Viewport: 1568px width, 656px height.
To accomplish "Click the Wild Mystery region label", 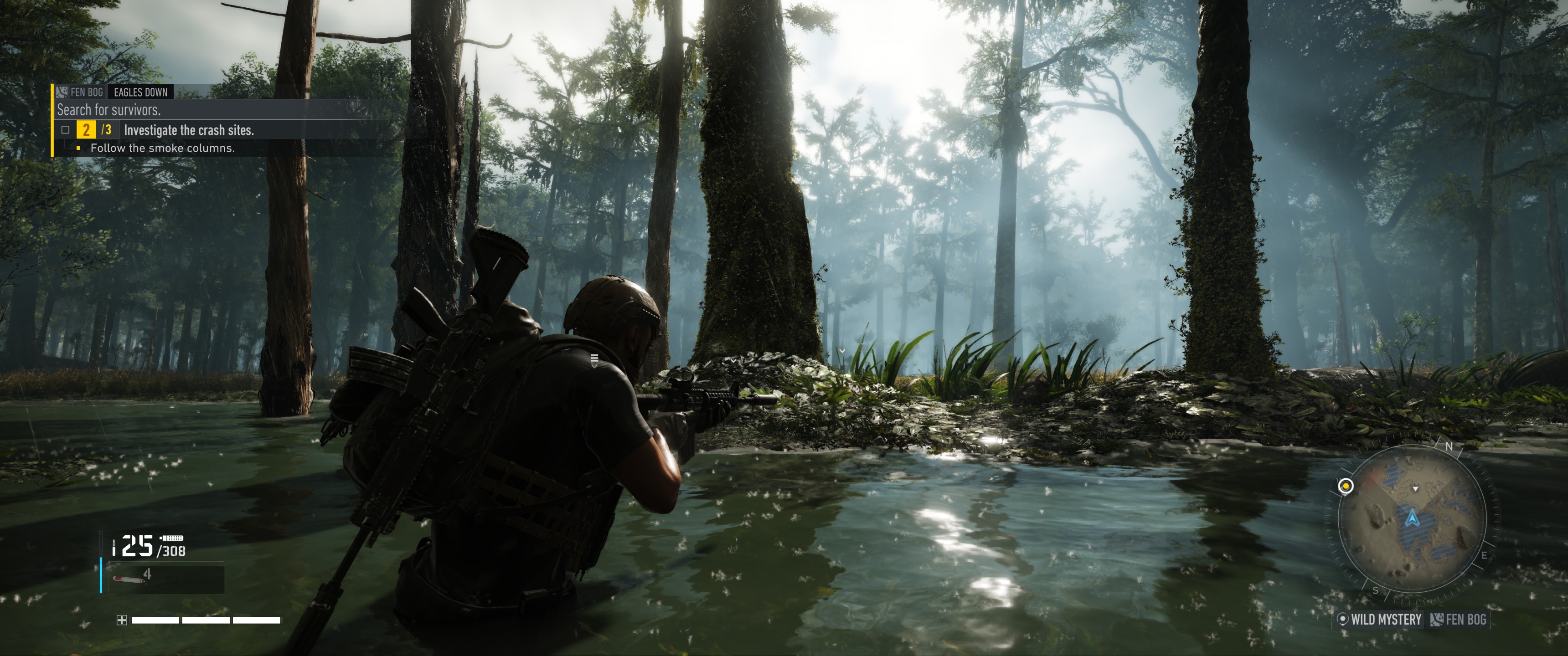I will [x=1380, y=620].
